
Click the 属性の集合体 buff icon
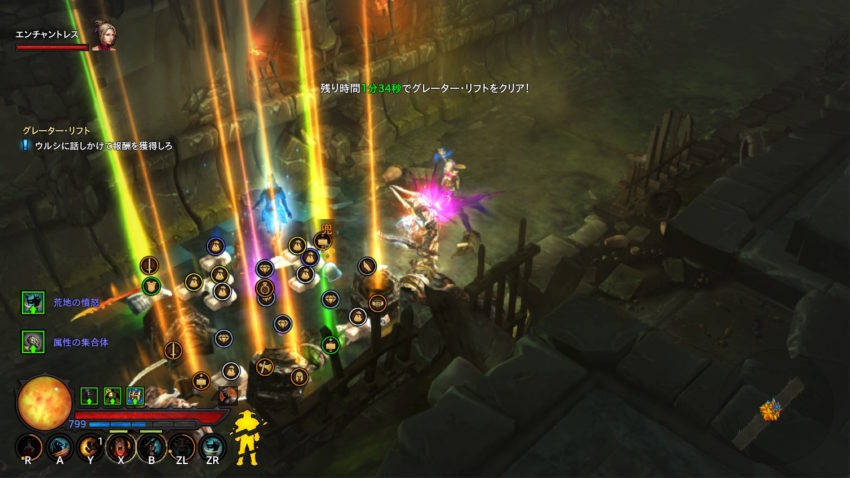click(x=33, y=342)
